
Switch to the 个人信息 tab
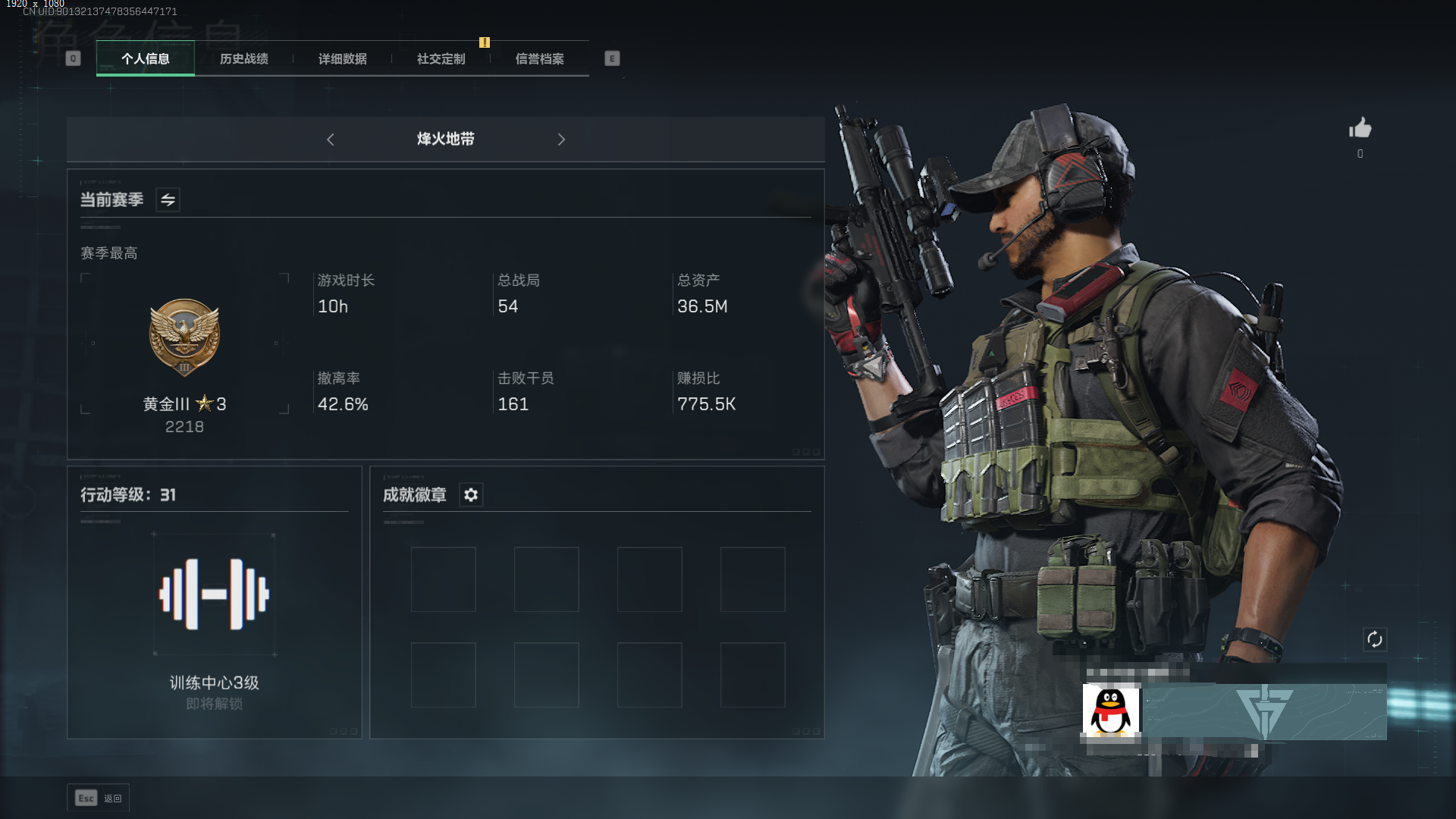click(x=145, y=58)
